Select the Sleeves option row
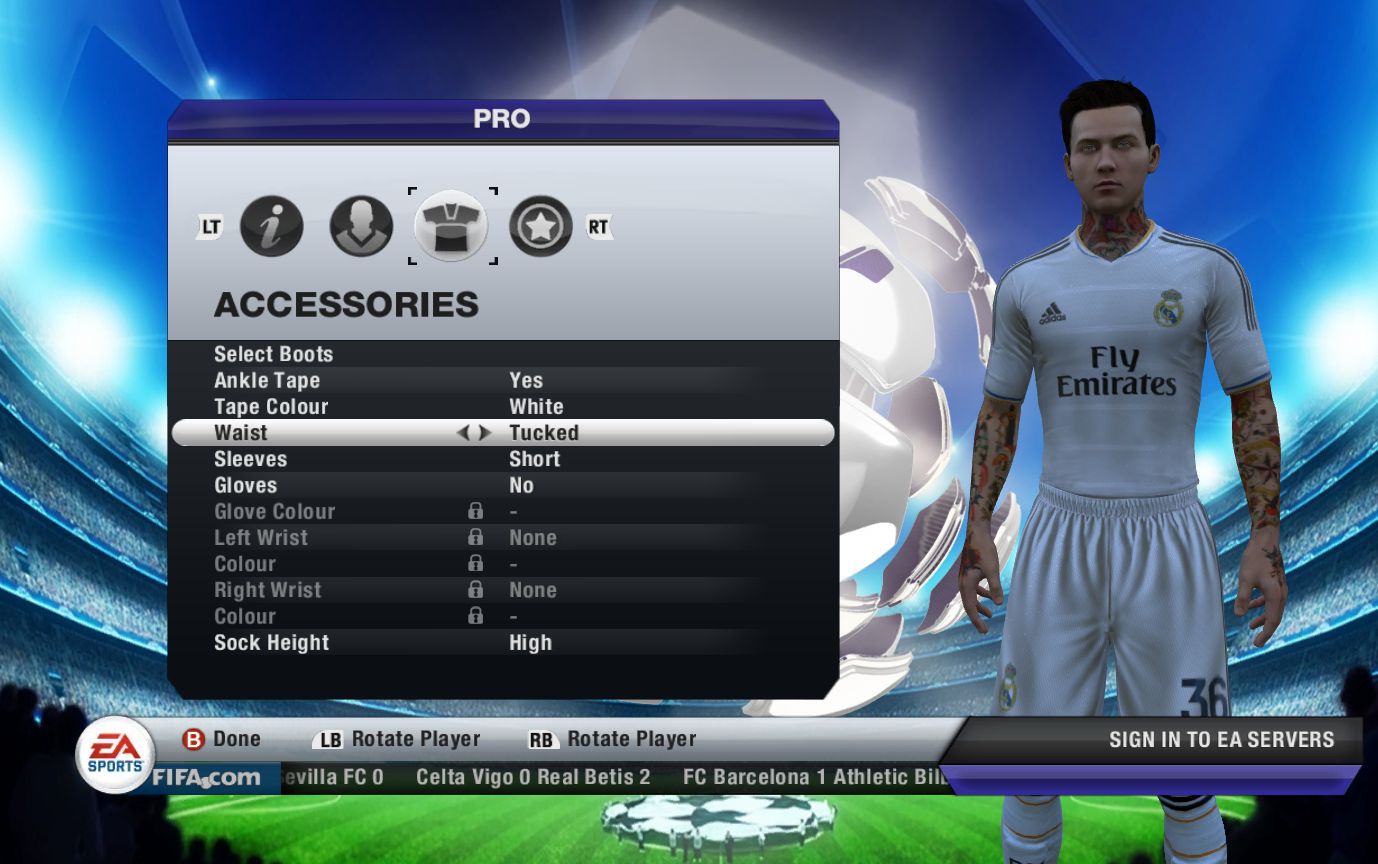The width and height of the screenshot is (1378, 864). tap(250, 459)
